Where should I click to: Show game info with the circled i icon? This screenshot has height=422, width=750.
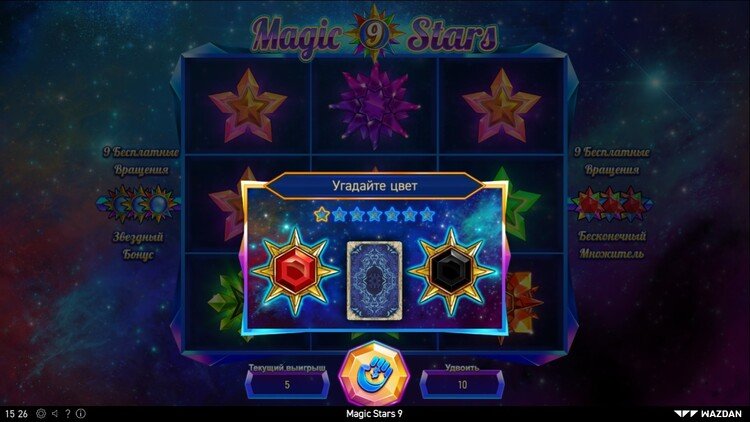81,413
